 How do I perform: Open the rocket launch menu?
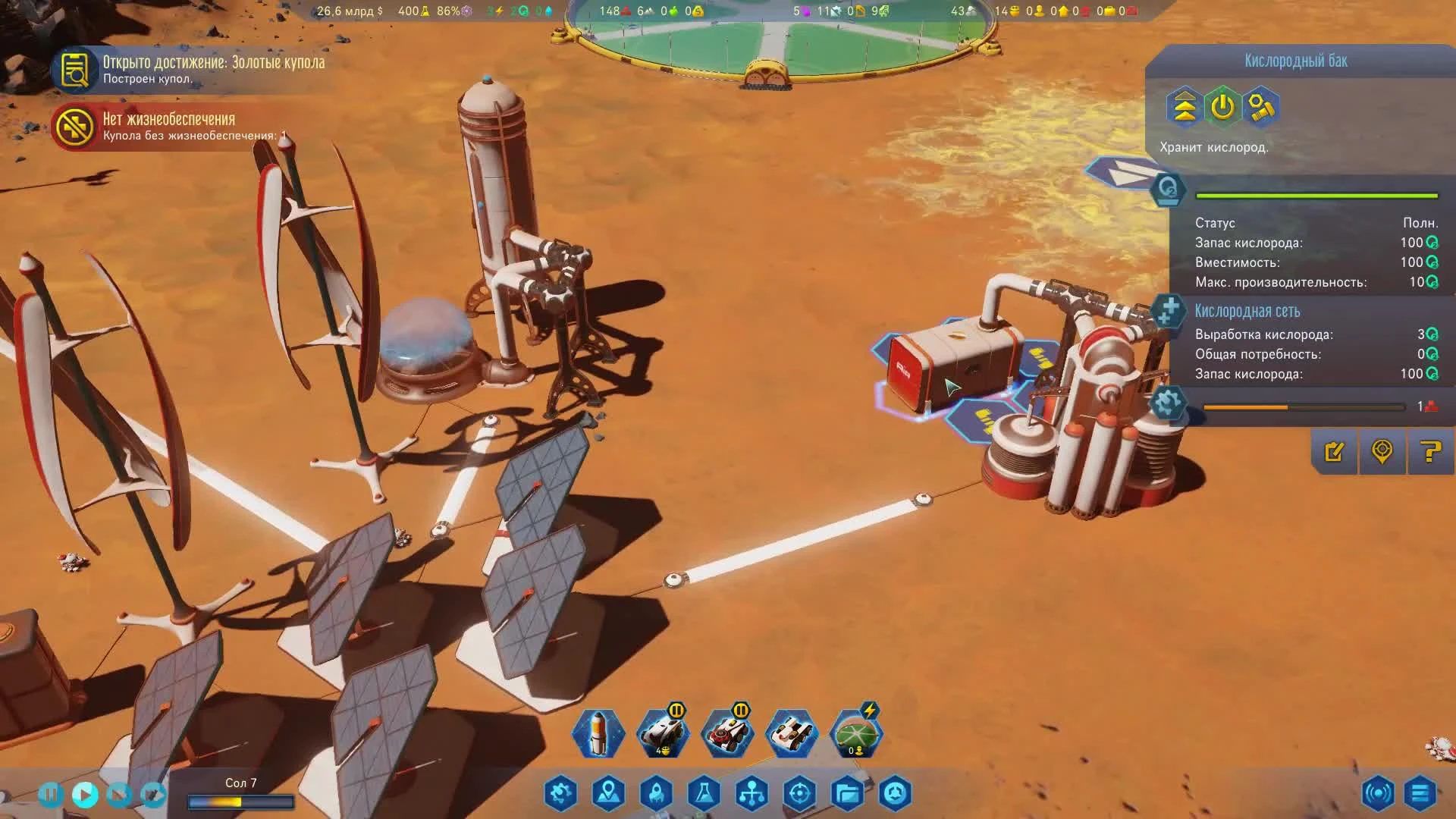click(x=657, y=792)
